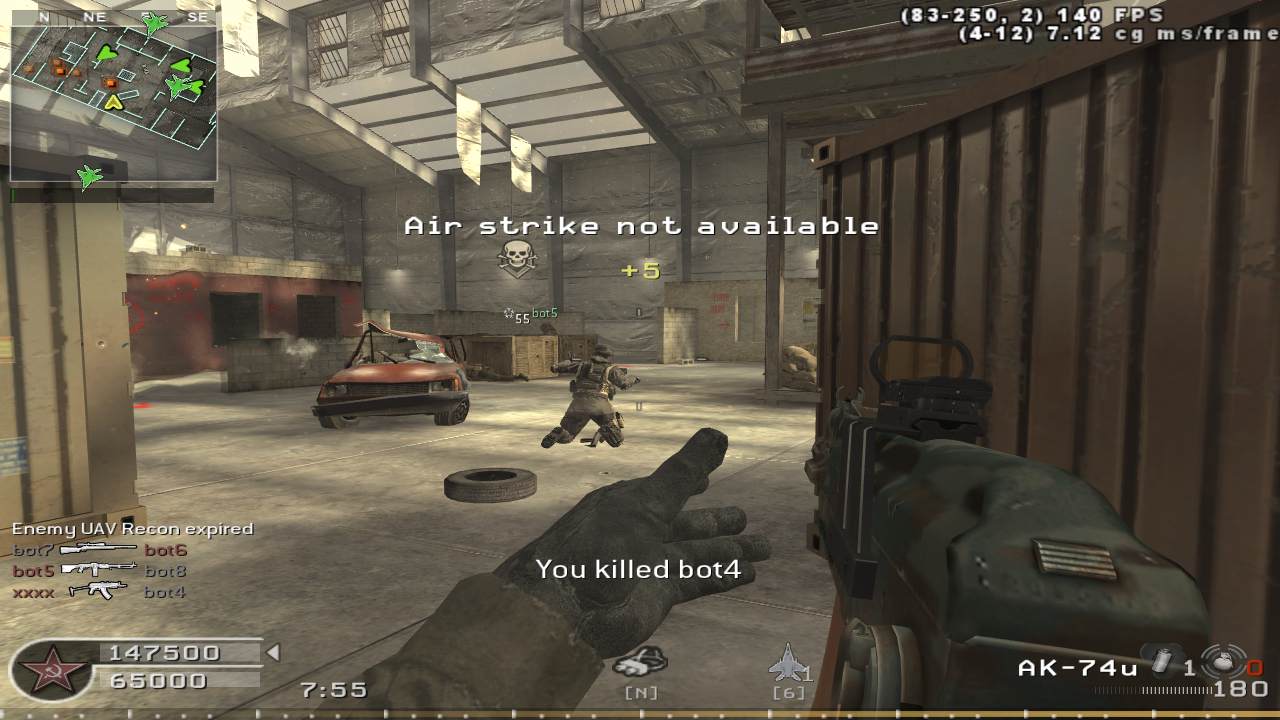Screen dimensions: 1280x720
Task: Click the compass heading strip above minimap
Action: click(x=114, y=17)
